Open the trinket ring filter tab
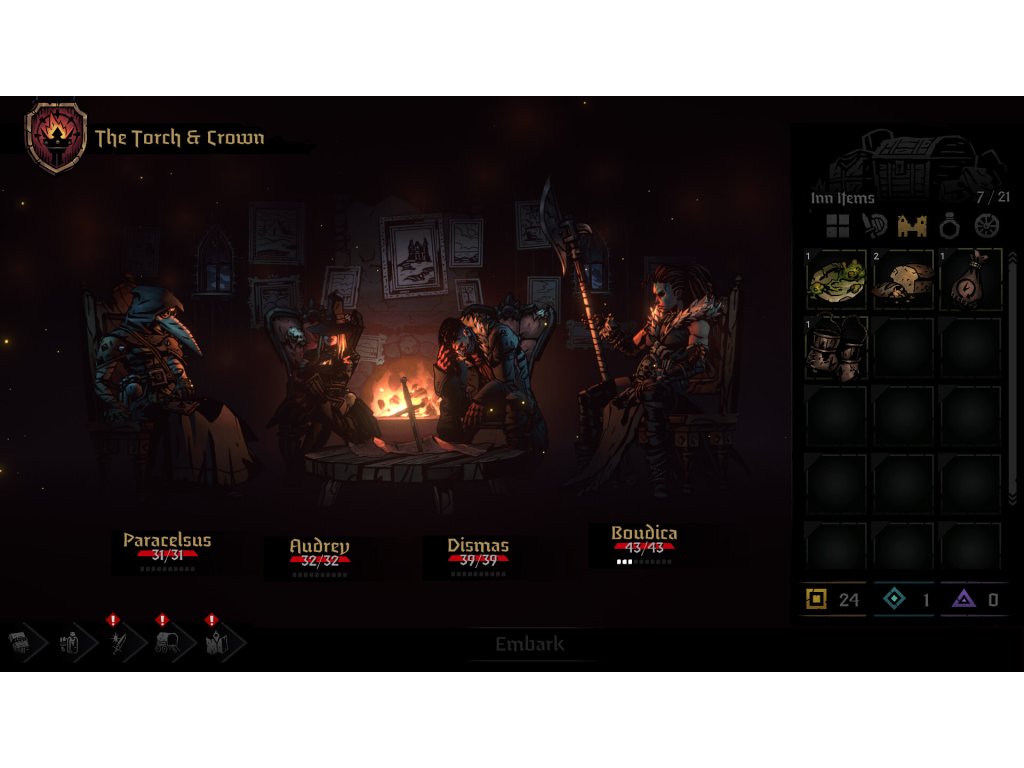Viewport: 1024px width, 768px height. tap(949, 226)
